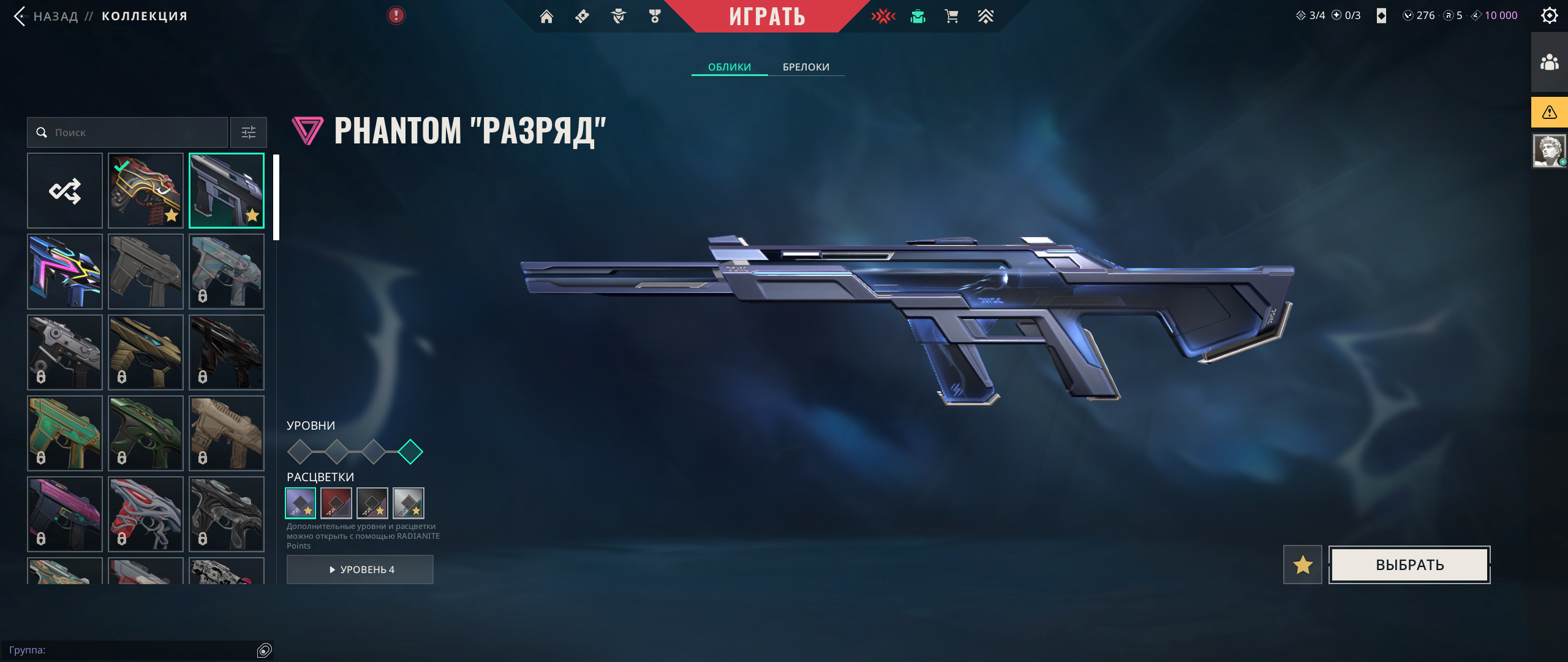
Task: Click the yellow warning triangle notification
Action: (x=1549, y=112)
